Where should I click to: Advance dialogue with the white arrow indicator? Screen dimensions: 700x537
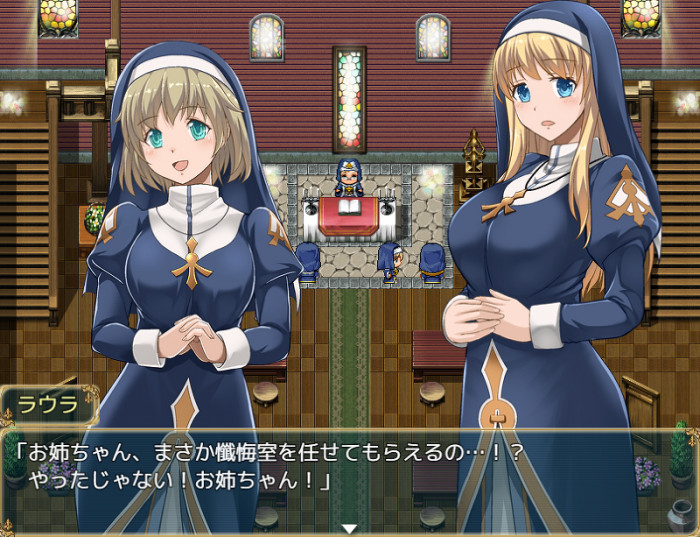click(349, 527)
